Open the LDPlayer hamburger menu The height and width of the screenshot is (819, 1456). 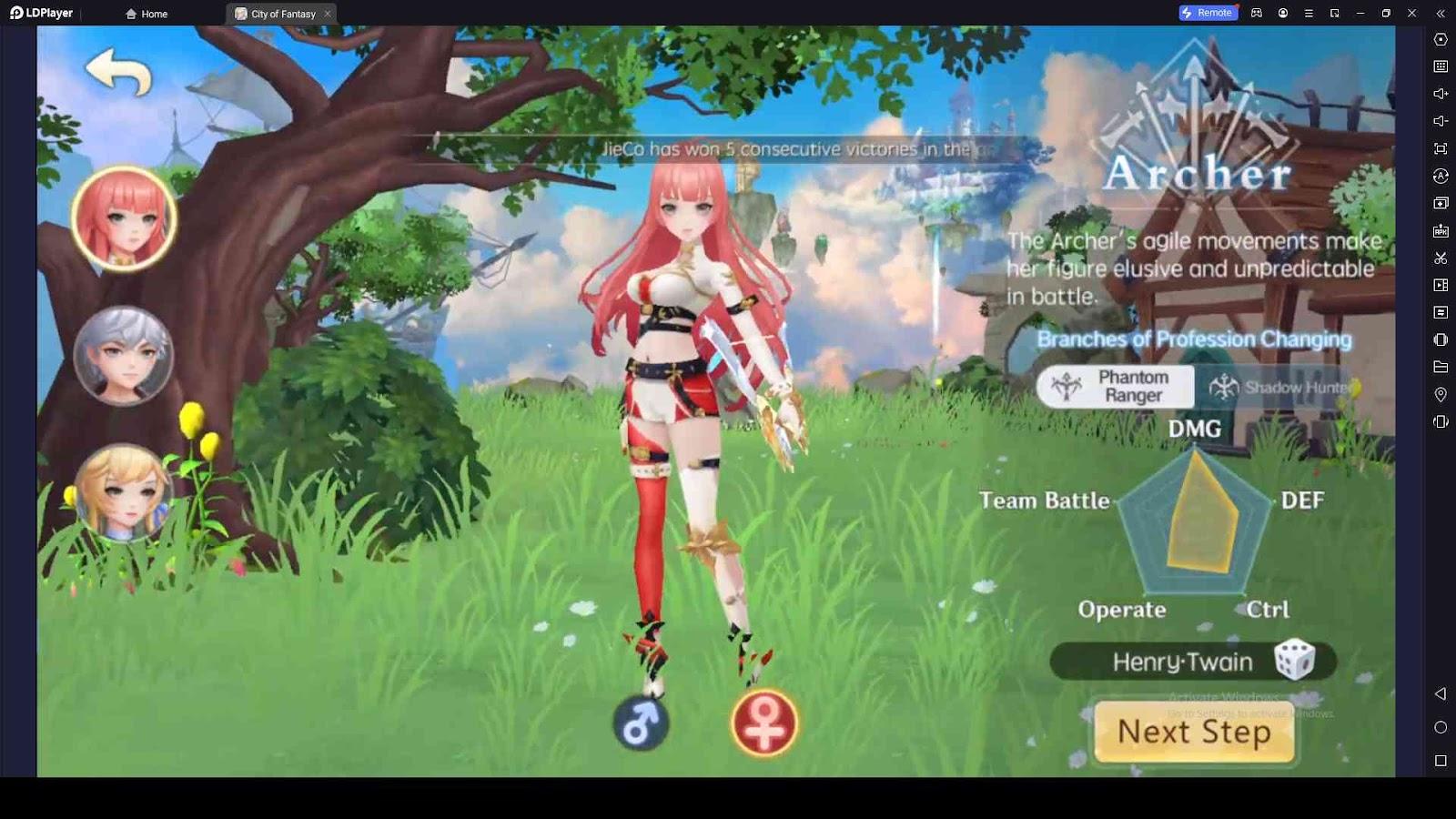pos(1309,13)
